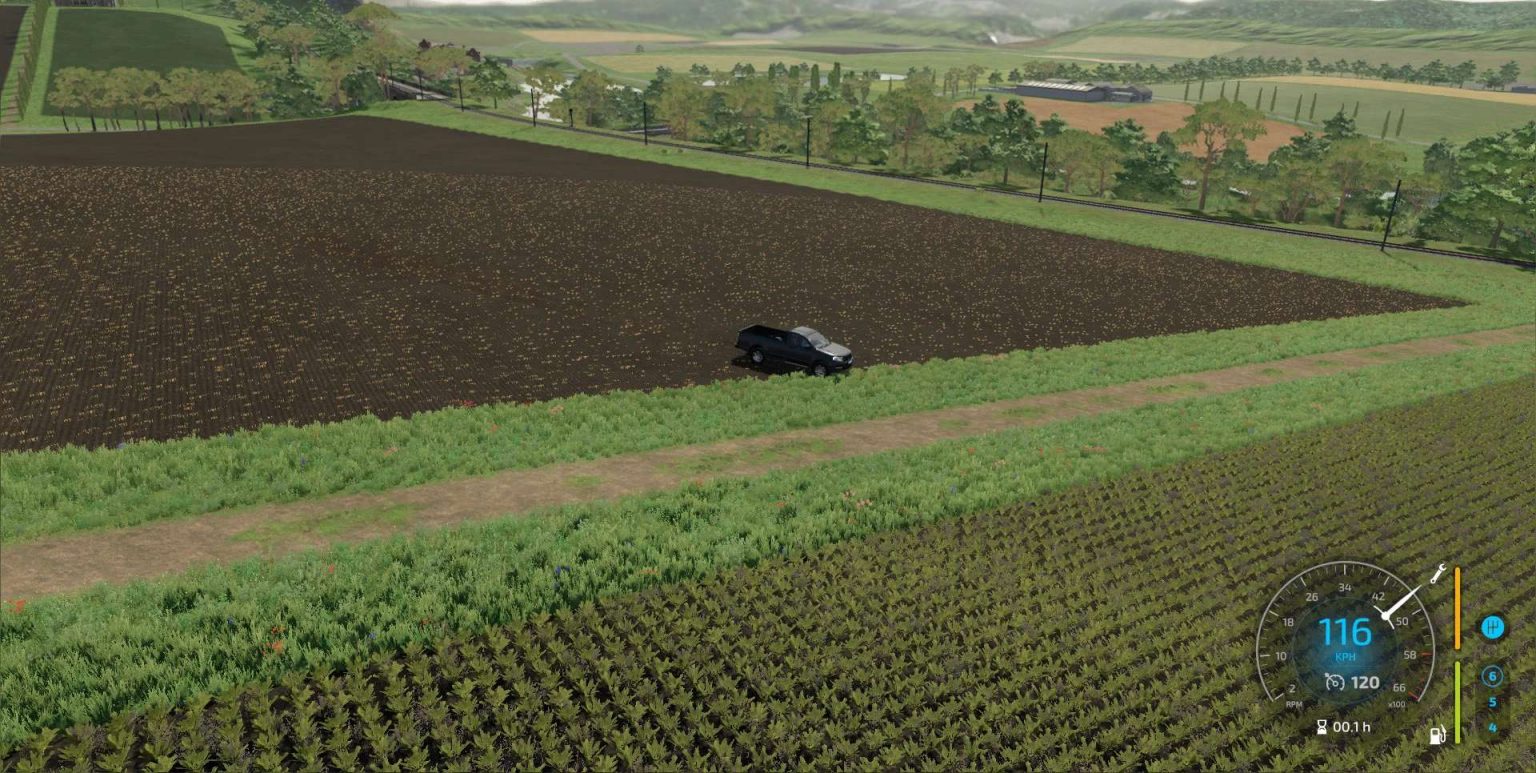Toggle the gear 4 indicator
The height and width of the screenshot is (773, 1536).
click(x=1494, y=726)
